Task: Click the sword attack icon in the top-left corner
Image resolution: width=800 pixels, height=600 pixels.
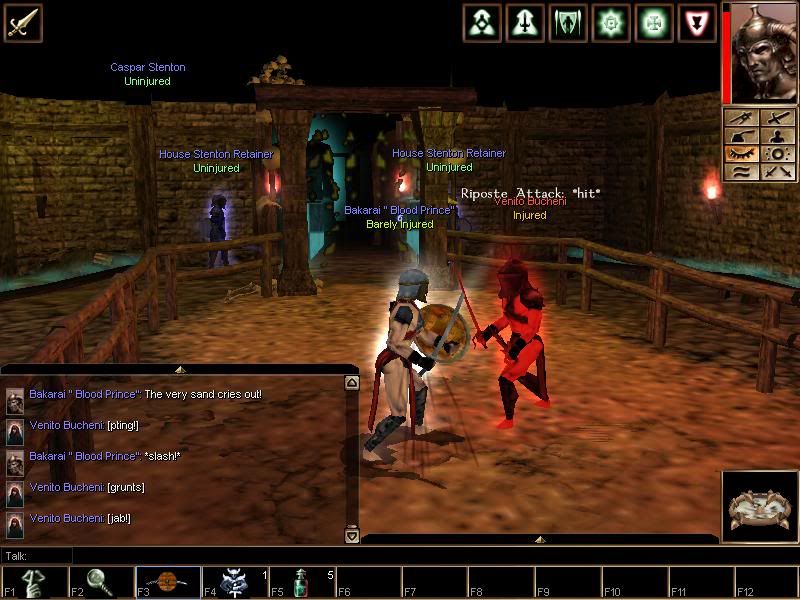Action: (x=22, y=22)
